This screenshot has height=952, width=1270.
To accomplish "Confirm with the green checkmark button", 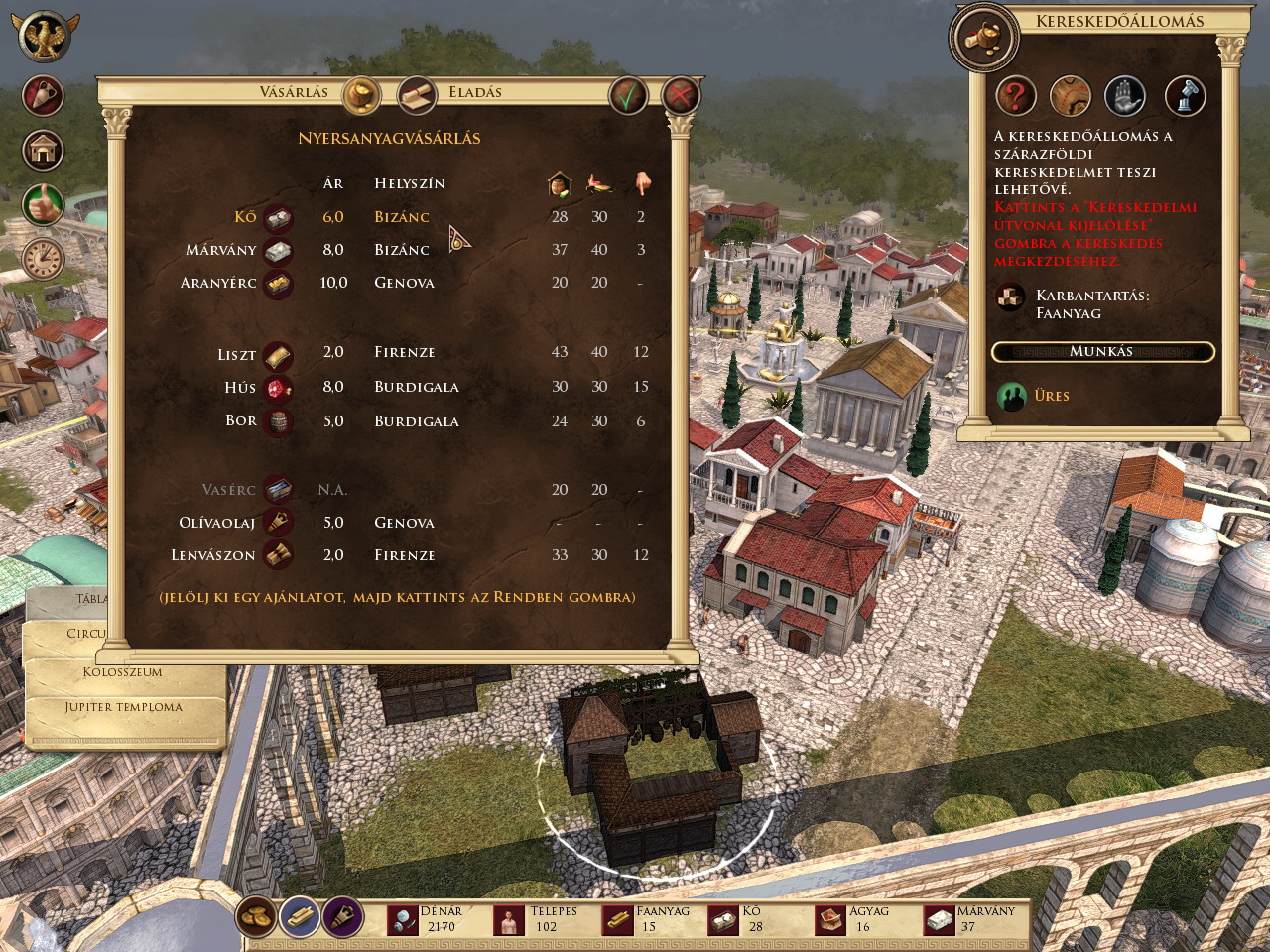I will pyautogui.click(x=628, y=96).
